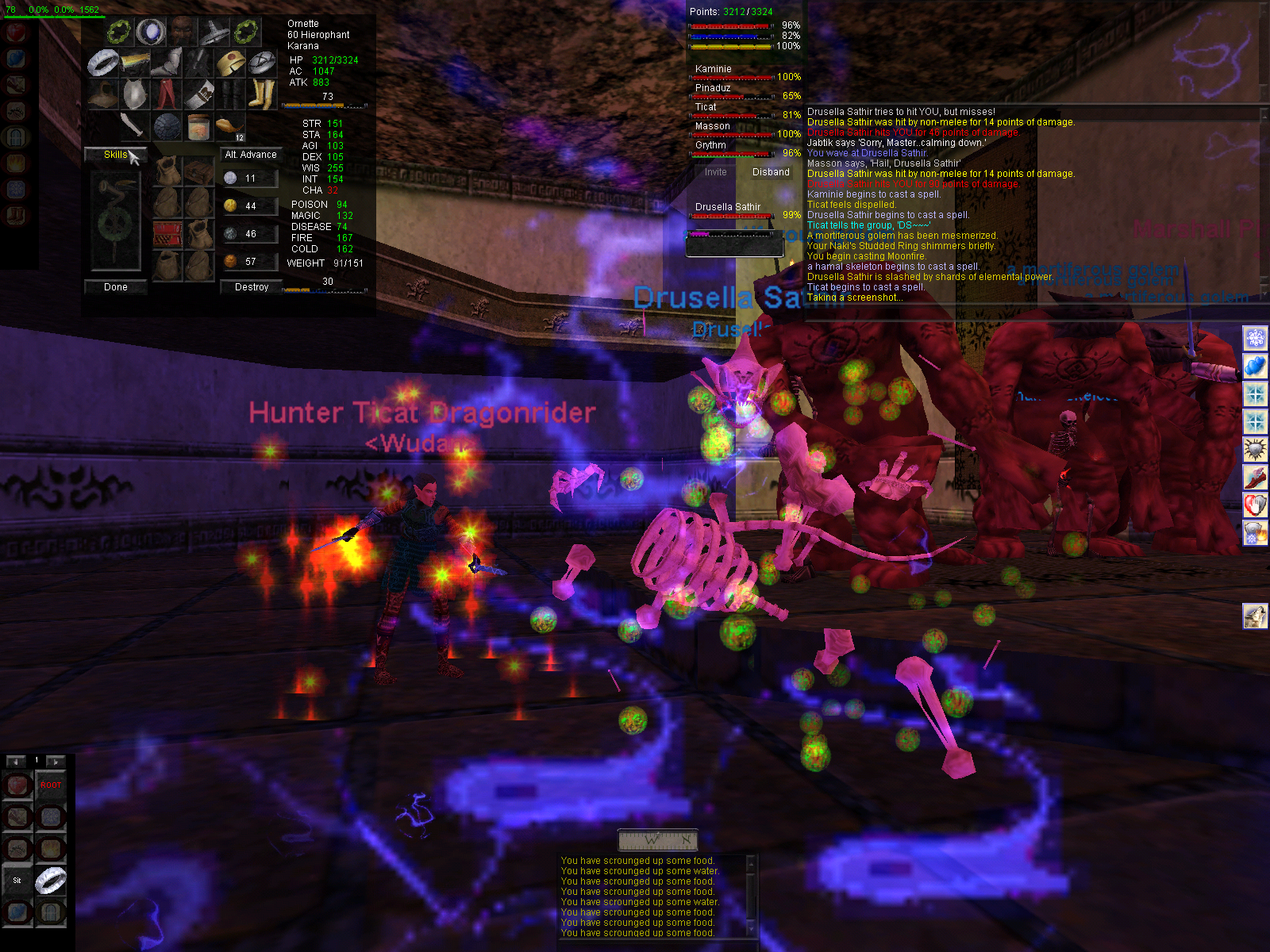Viewport: 1270px width, 952px height.
Task: Click the Destroy button
Action: [252, 287]
